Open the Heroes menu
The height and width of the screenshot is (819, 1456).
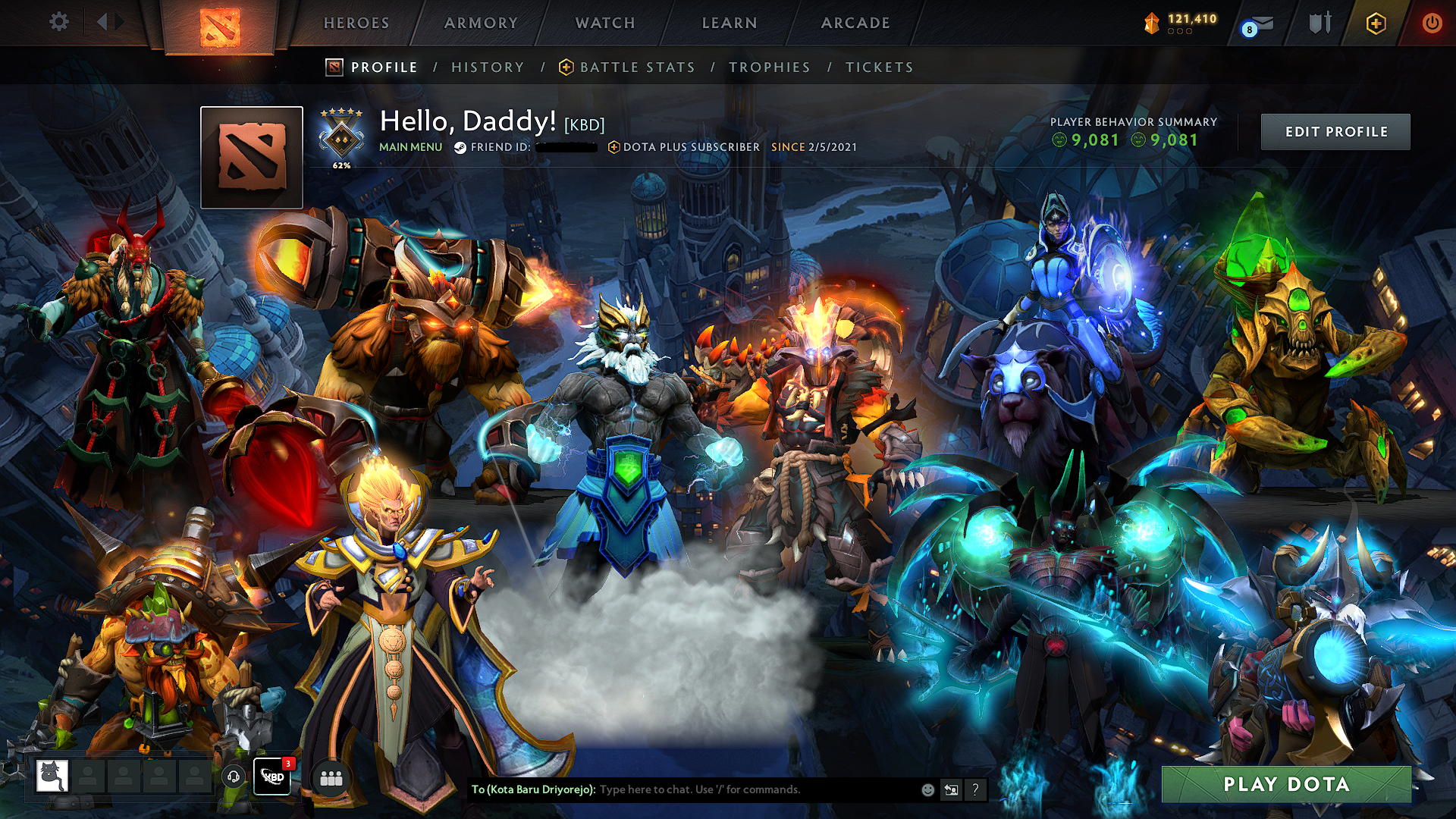[356, 24]
